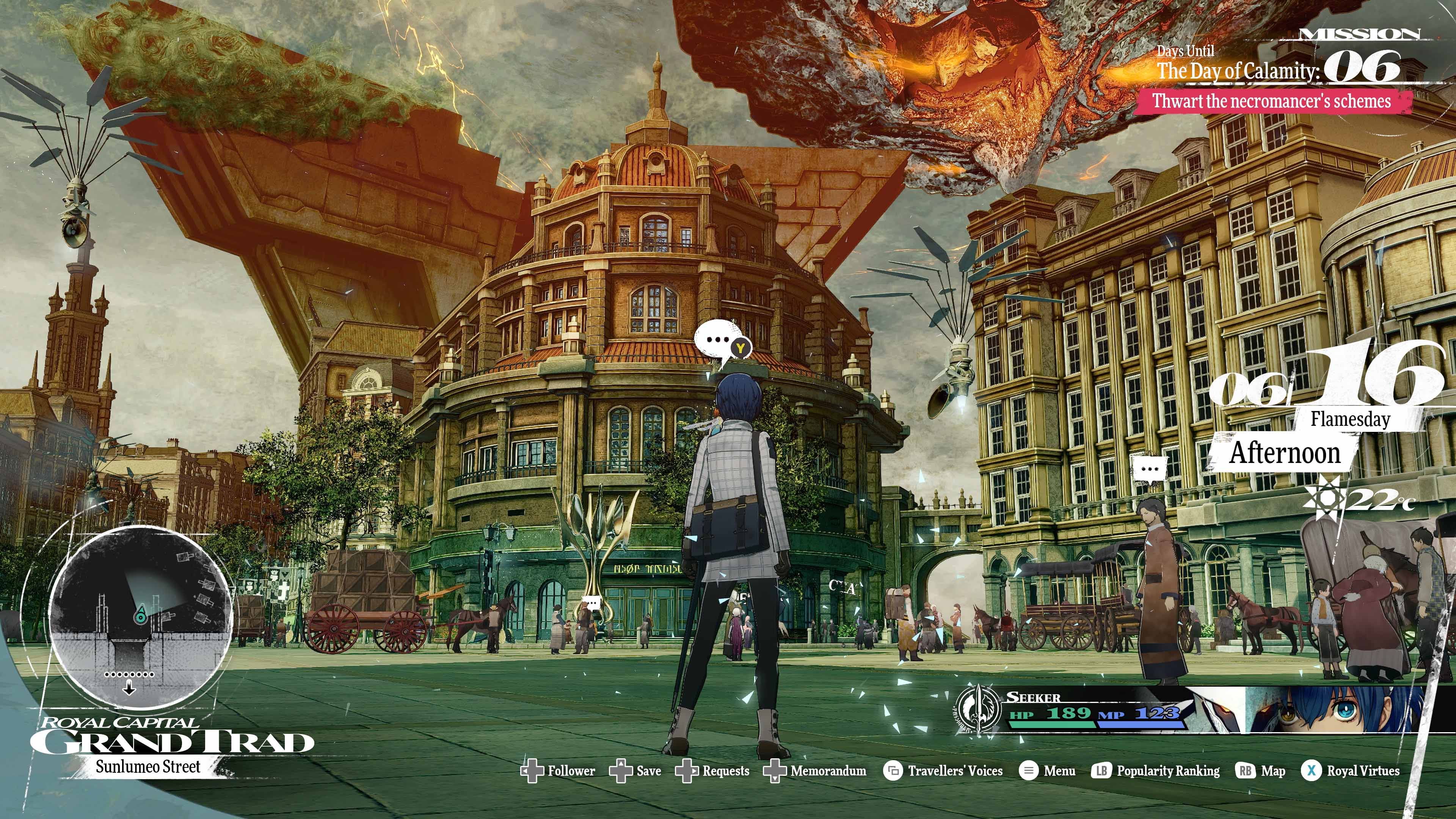
Task: Check Royal Virtues
Action: click(x=1363, y=771)
